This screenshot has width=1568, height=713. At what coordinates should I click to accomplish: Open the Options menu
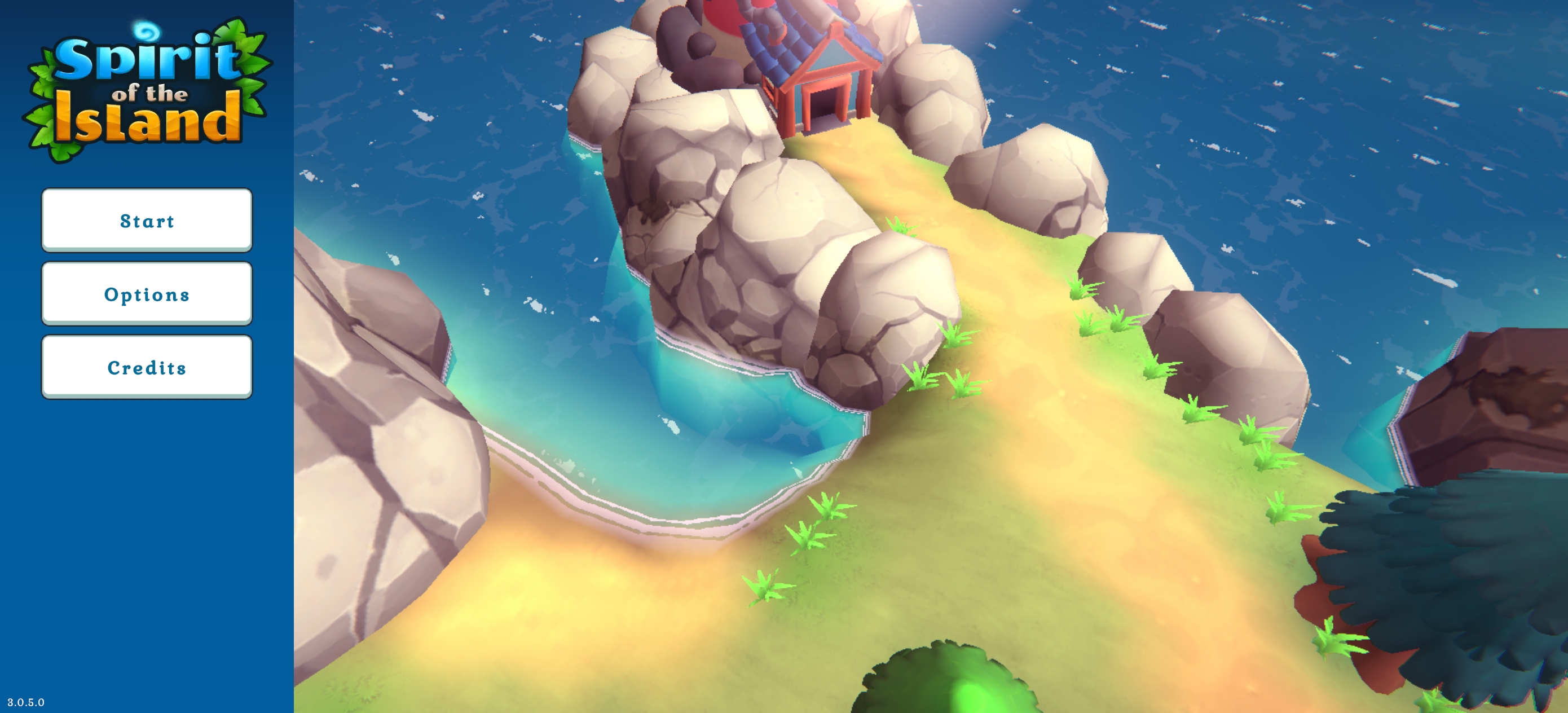tap(147, 293)
